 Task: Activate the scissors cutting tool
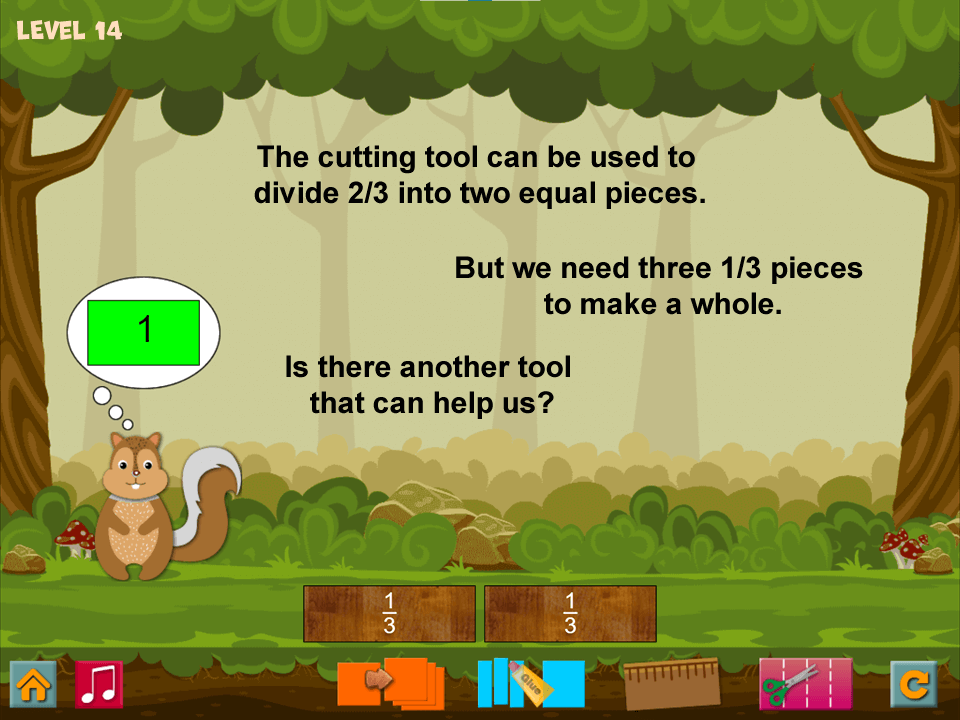click(805, 684)
